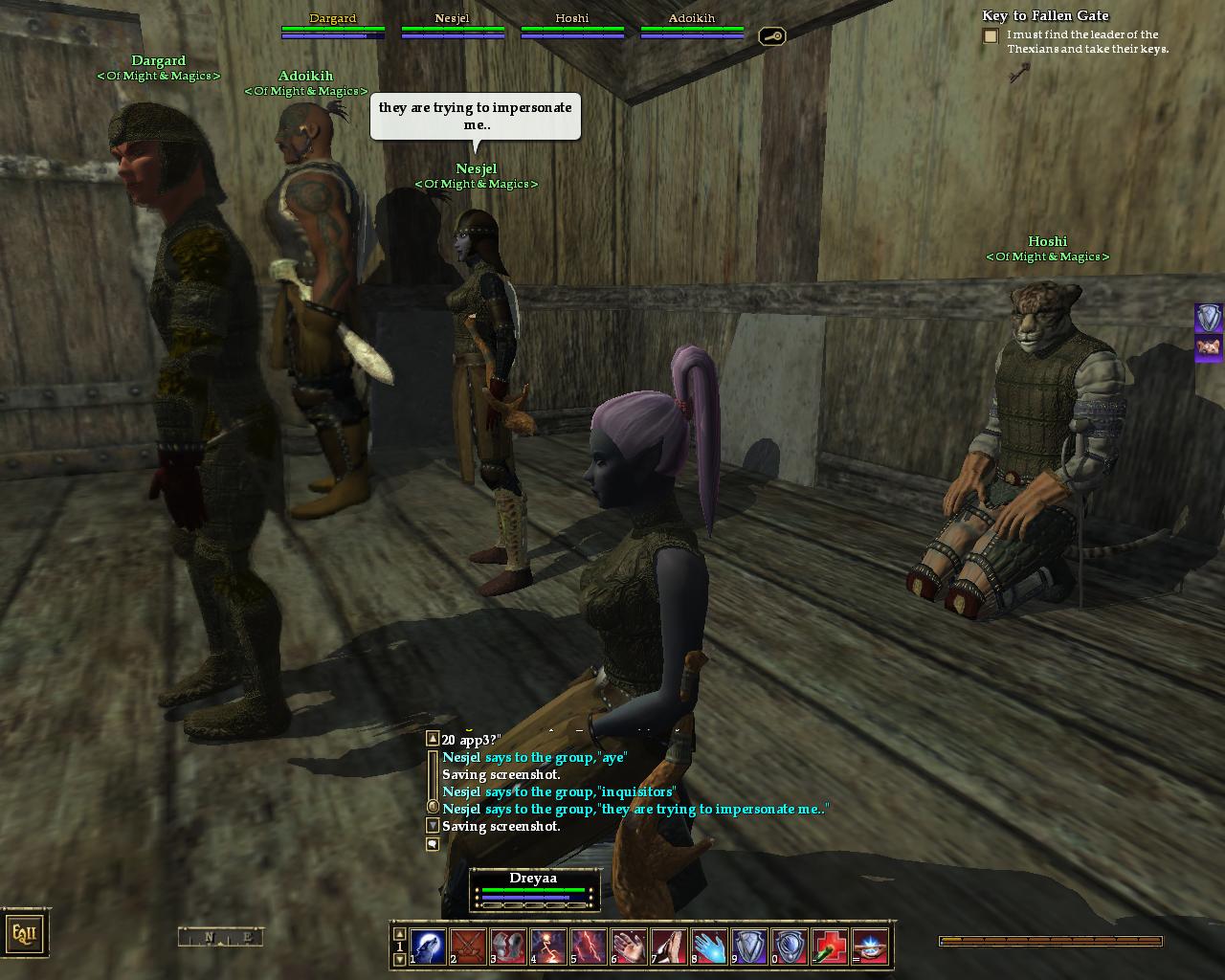The width and height of the screenshot is (1225, 980).
Task: Open chat options speech bubble button
Action: coord(433,844)
